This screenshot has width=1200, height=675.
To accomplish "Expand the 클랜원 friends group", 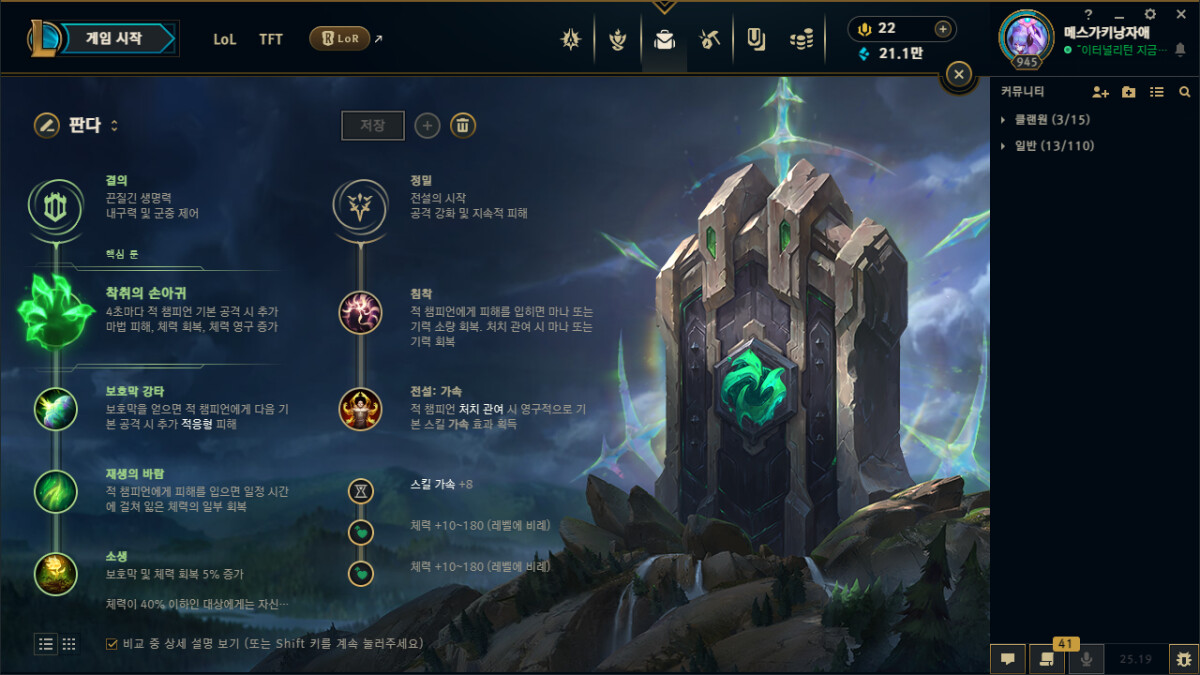I will pos(1003,120).
